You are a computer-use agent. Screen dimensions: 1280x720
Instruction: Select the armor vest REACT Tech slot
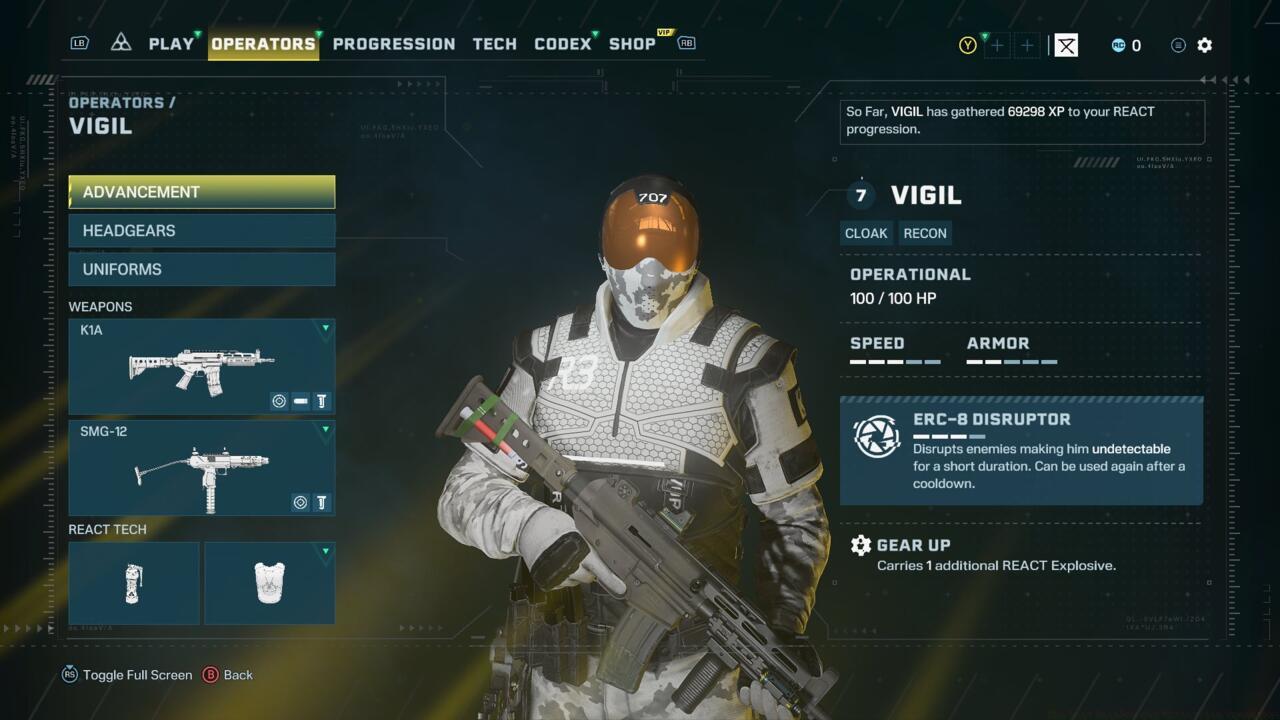tap(268, 582)
